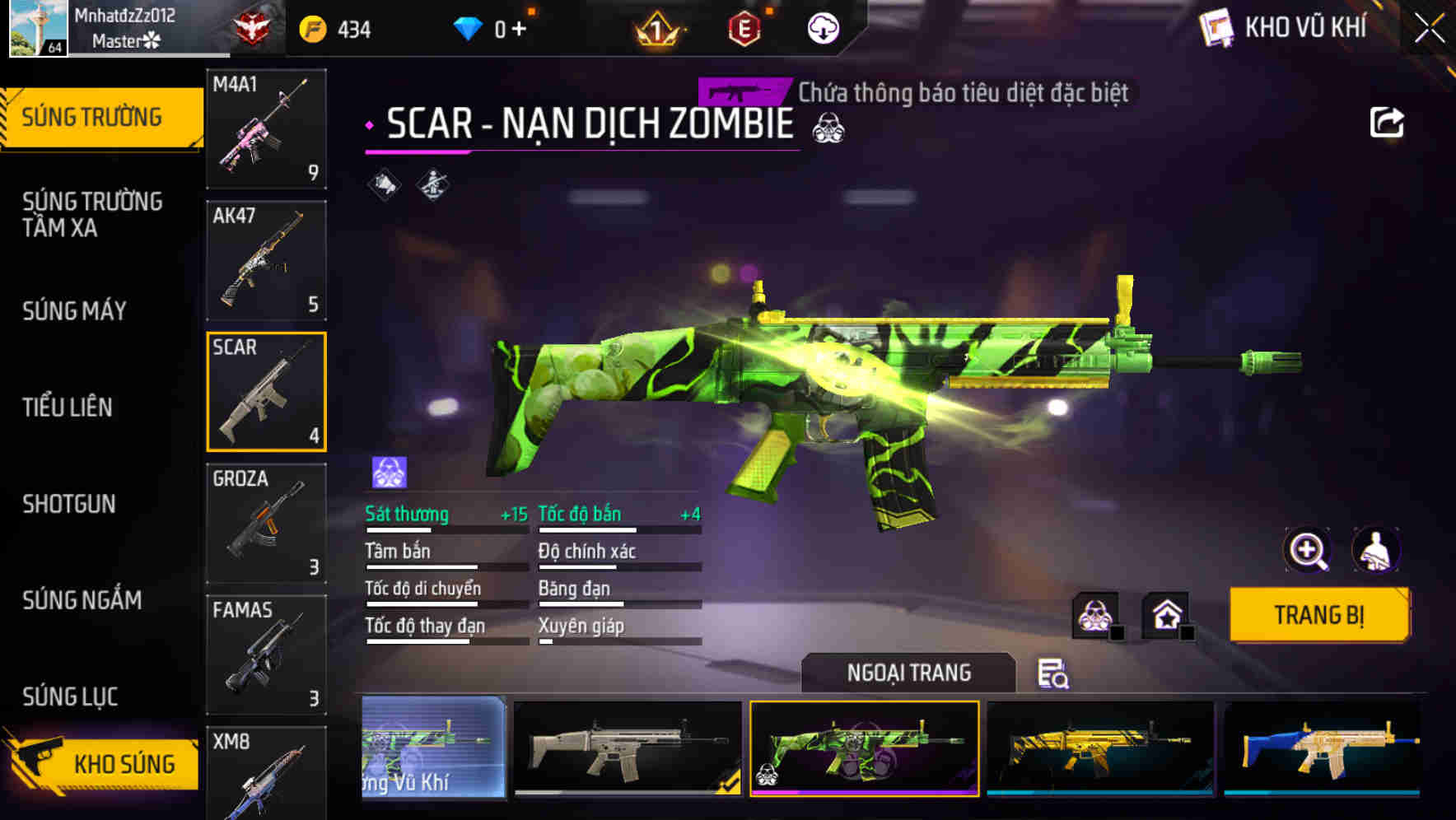Expand the TIỂU LIÊN weapon list
Viewport: 1456px width, 820px height.
coord(68,407)
